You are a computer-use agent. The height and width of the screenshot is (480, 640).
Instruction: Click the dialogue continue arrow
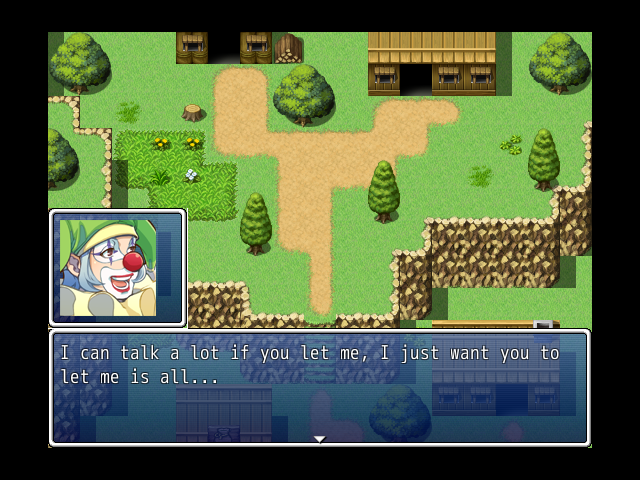click(x=319, y=438)
